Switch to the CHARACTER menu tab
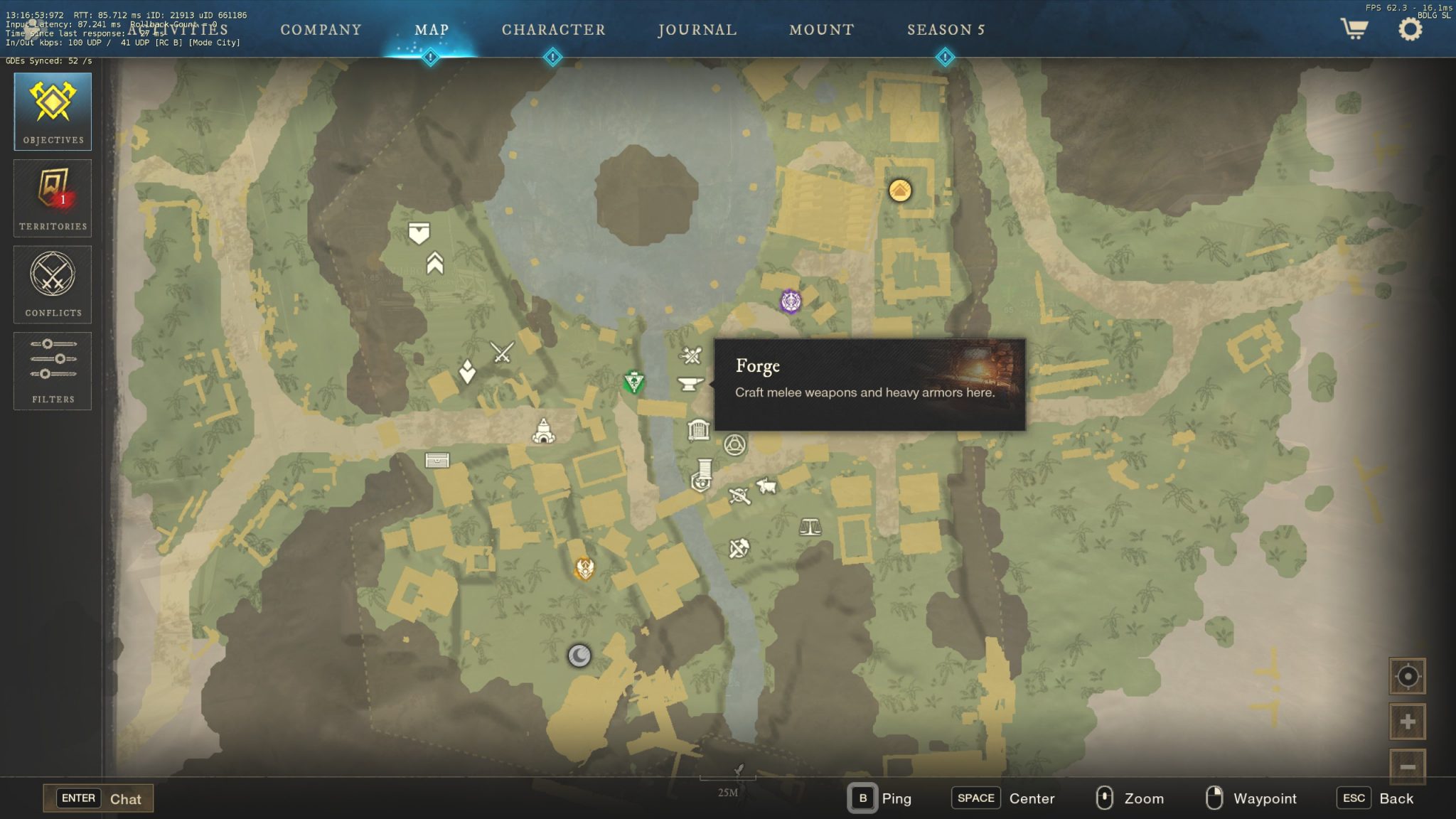Screen dimensions: 1456x819 (x=553, y=30)
